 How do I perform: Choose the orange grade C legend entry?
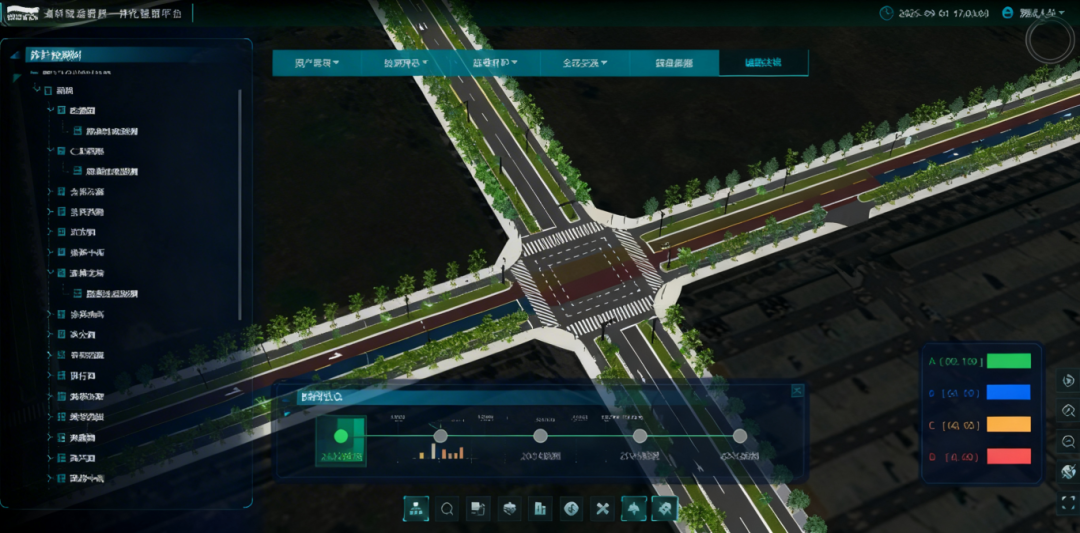(1008, 425)
